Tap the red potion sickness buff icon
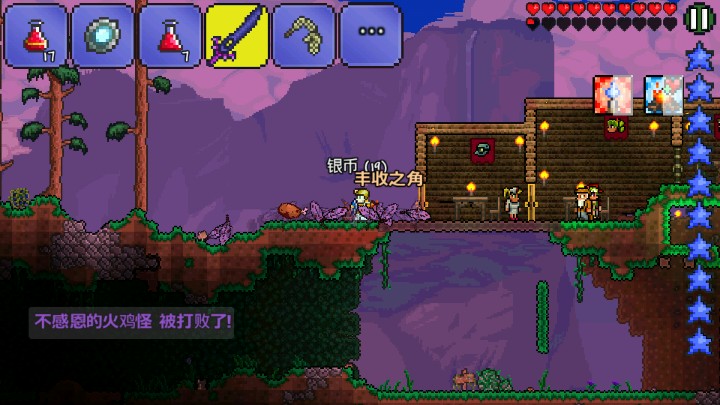Screen dimensions: 720x405 click(x=612, y=95)
